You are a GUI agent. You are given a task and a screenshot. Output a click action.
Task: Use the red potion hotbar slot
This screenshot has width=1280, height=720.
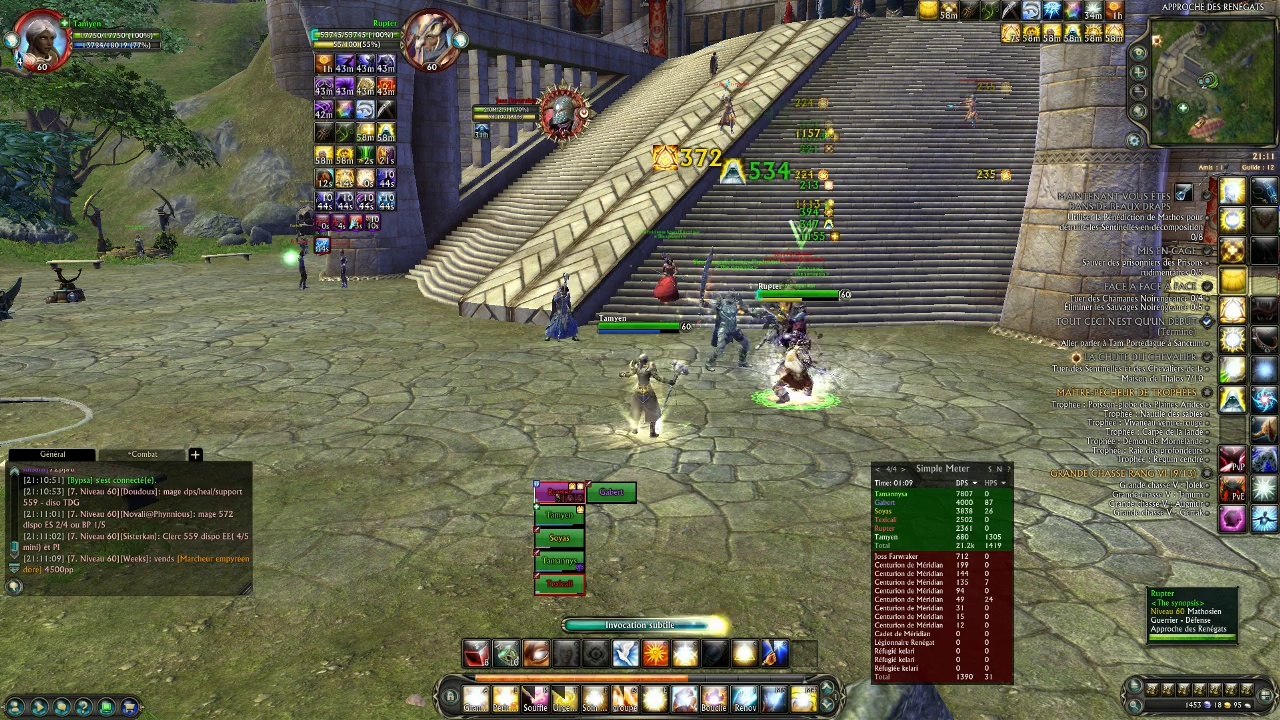pyautogui.click(x=476, y=654)
